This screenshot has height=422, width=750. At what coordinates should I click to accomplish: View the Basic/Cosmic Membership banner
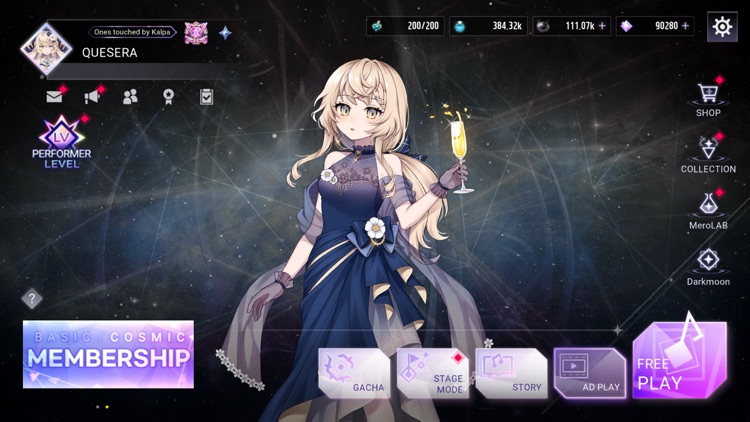(x=108, y=354)
